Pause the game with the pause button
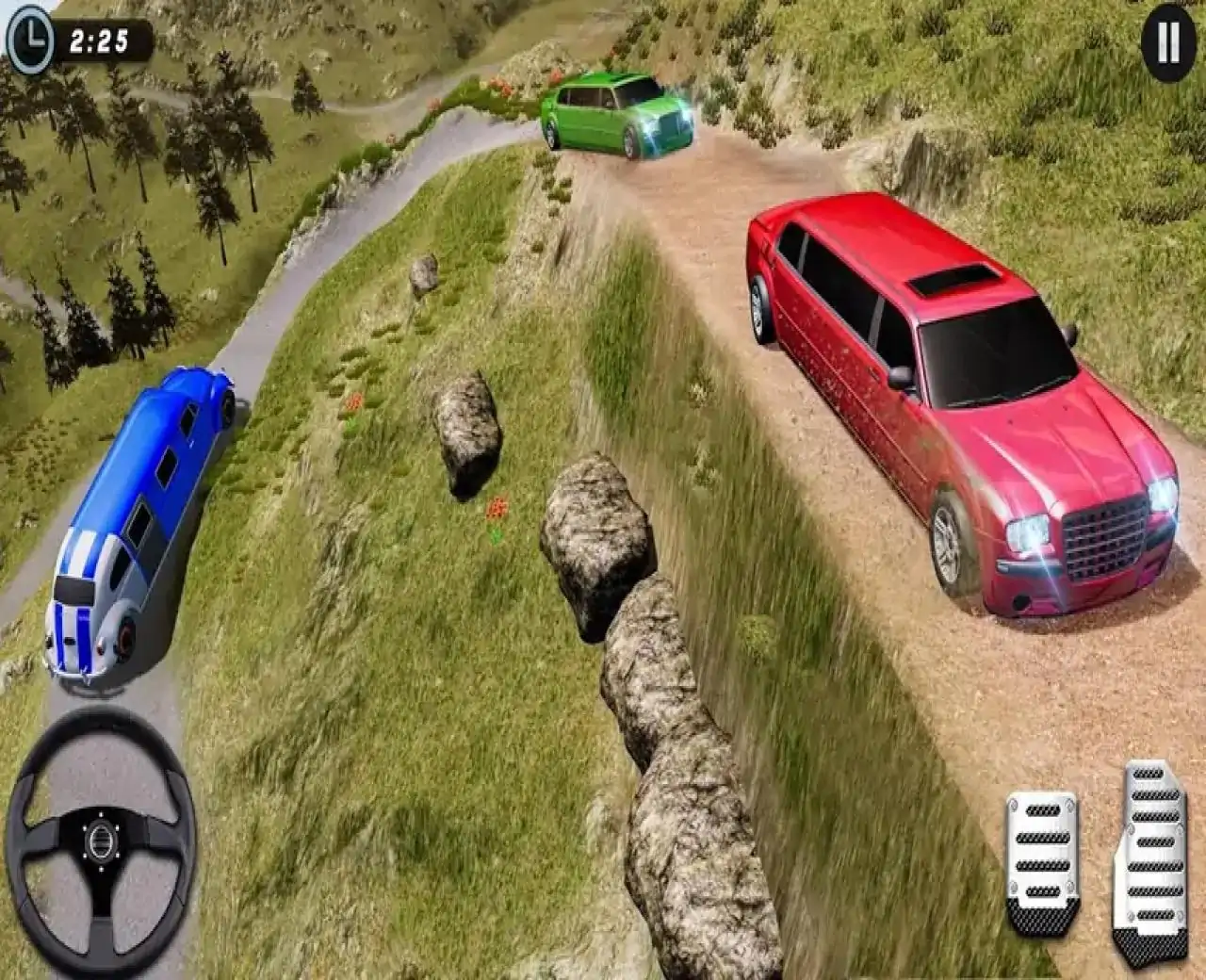1206x980 pixels. coord(1167,42)
